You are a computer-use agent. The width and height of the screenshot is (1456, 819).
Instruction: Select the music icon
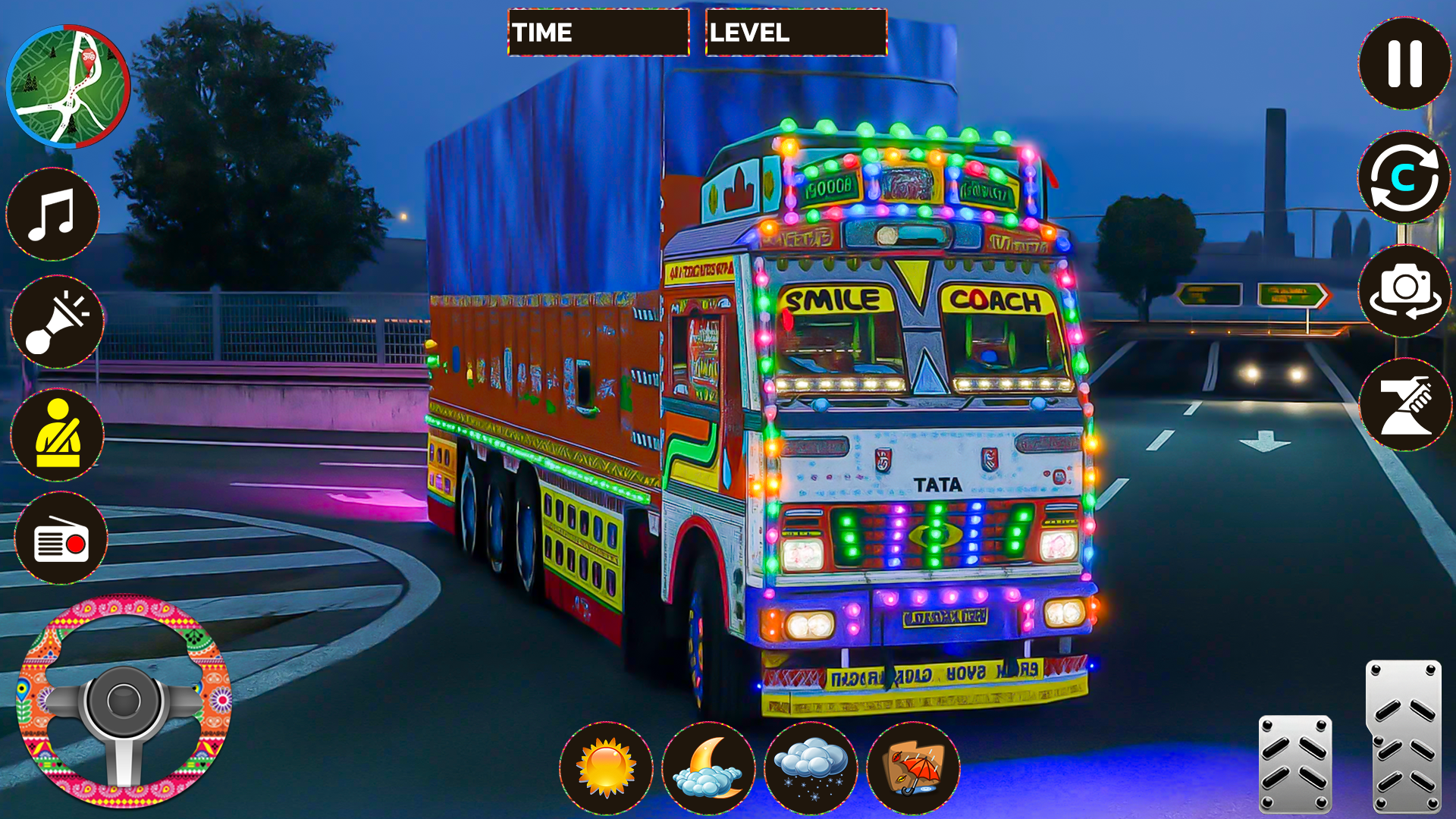(53, 215)
